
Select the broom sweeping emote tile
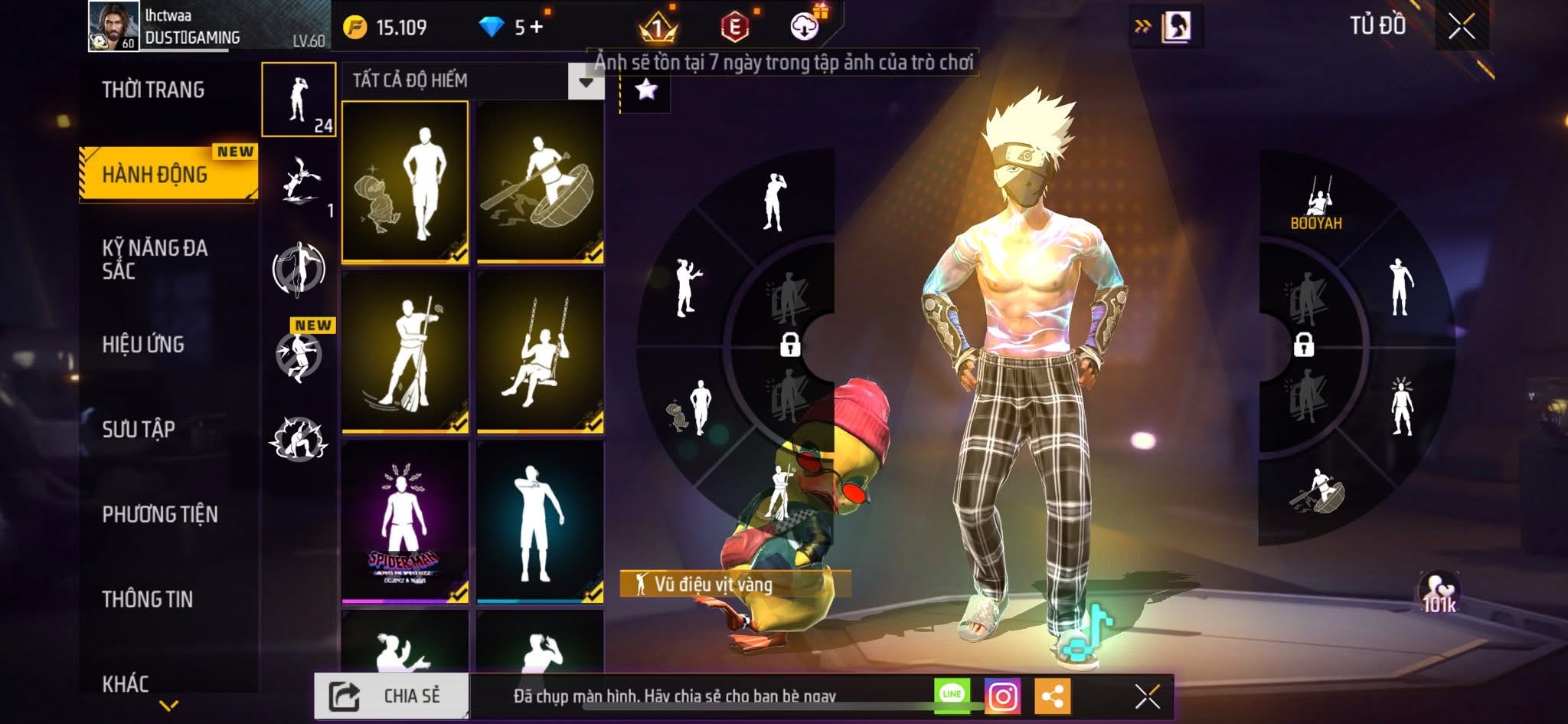tap(405, 352)
